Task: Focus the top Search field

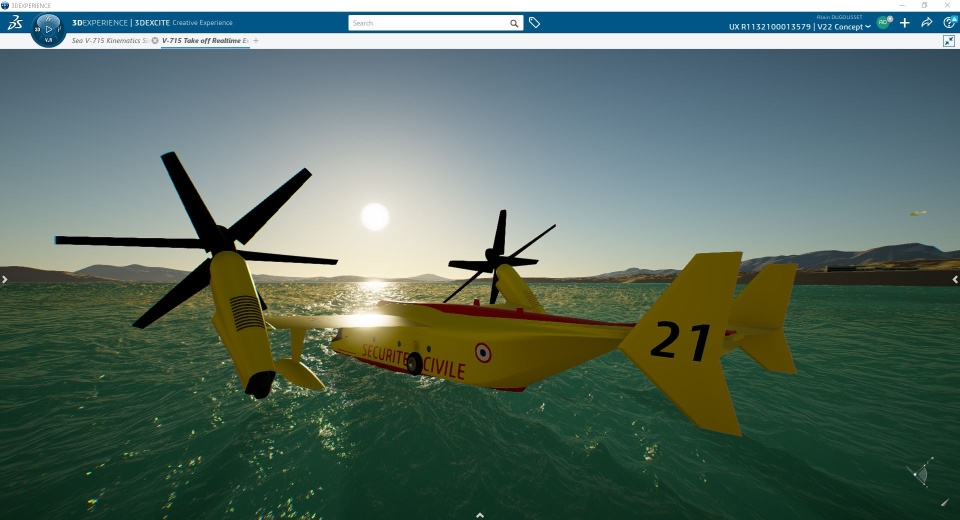Action: click(x=428, y=23)
